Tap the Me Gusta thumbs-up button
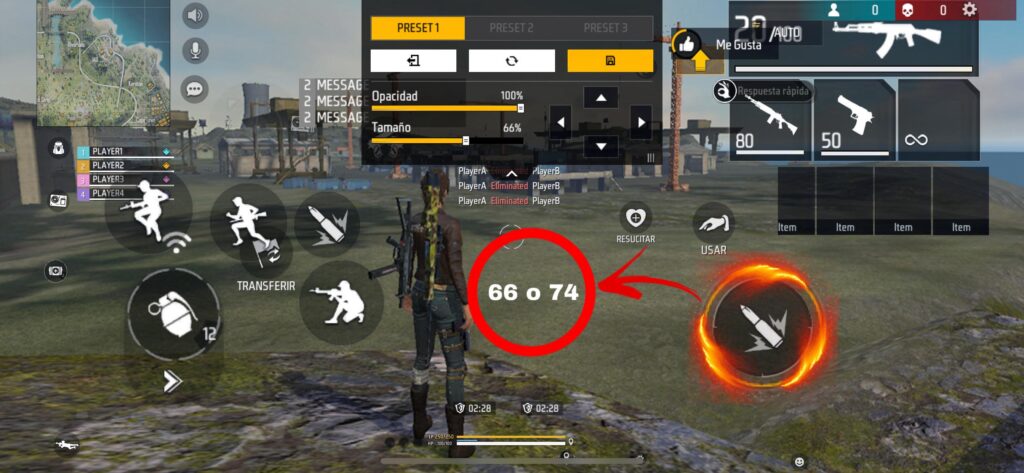 686,44
